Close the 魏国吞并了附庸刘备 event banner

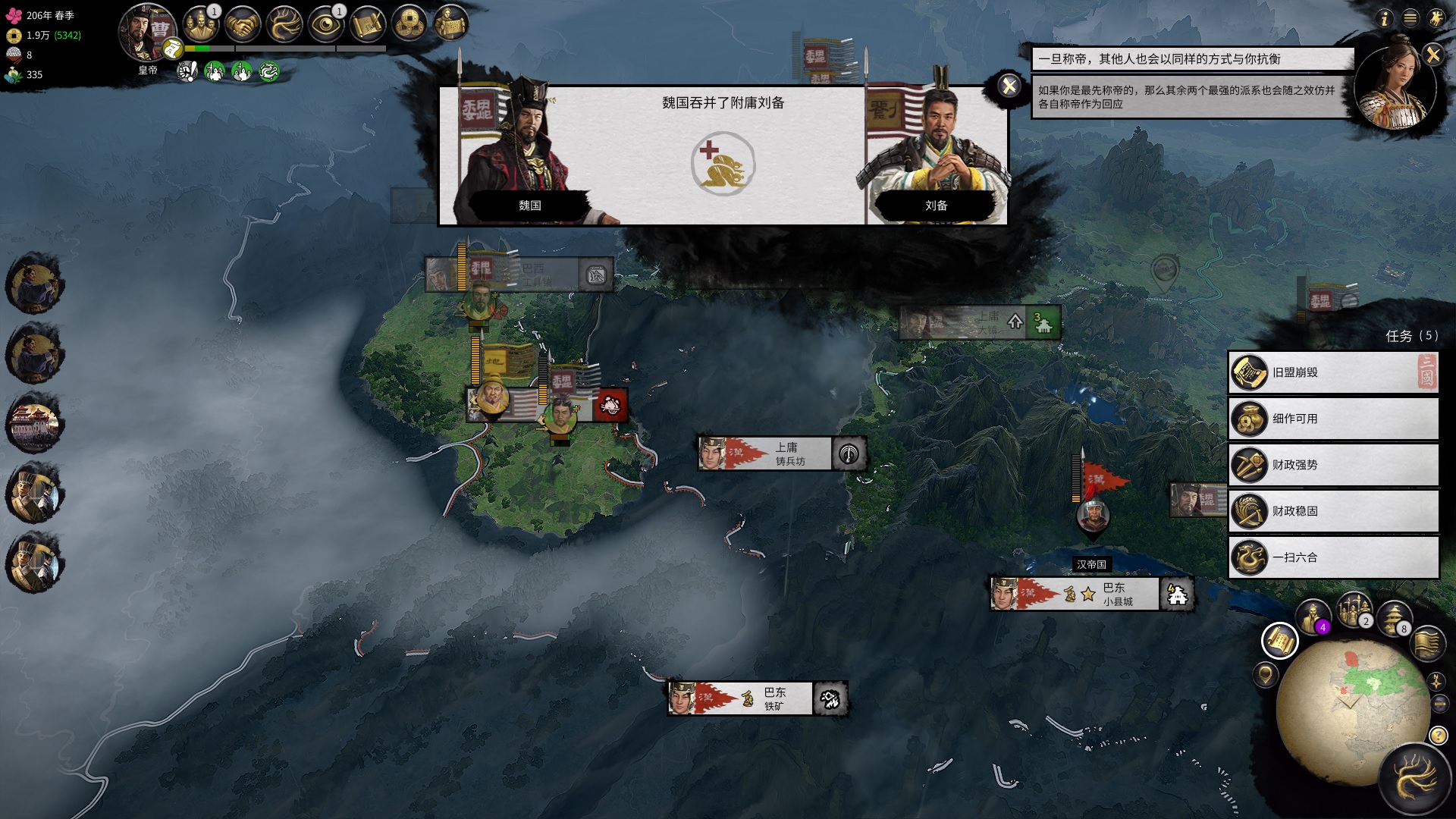(1009, 86)
